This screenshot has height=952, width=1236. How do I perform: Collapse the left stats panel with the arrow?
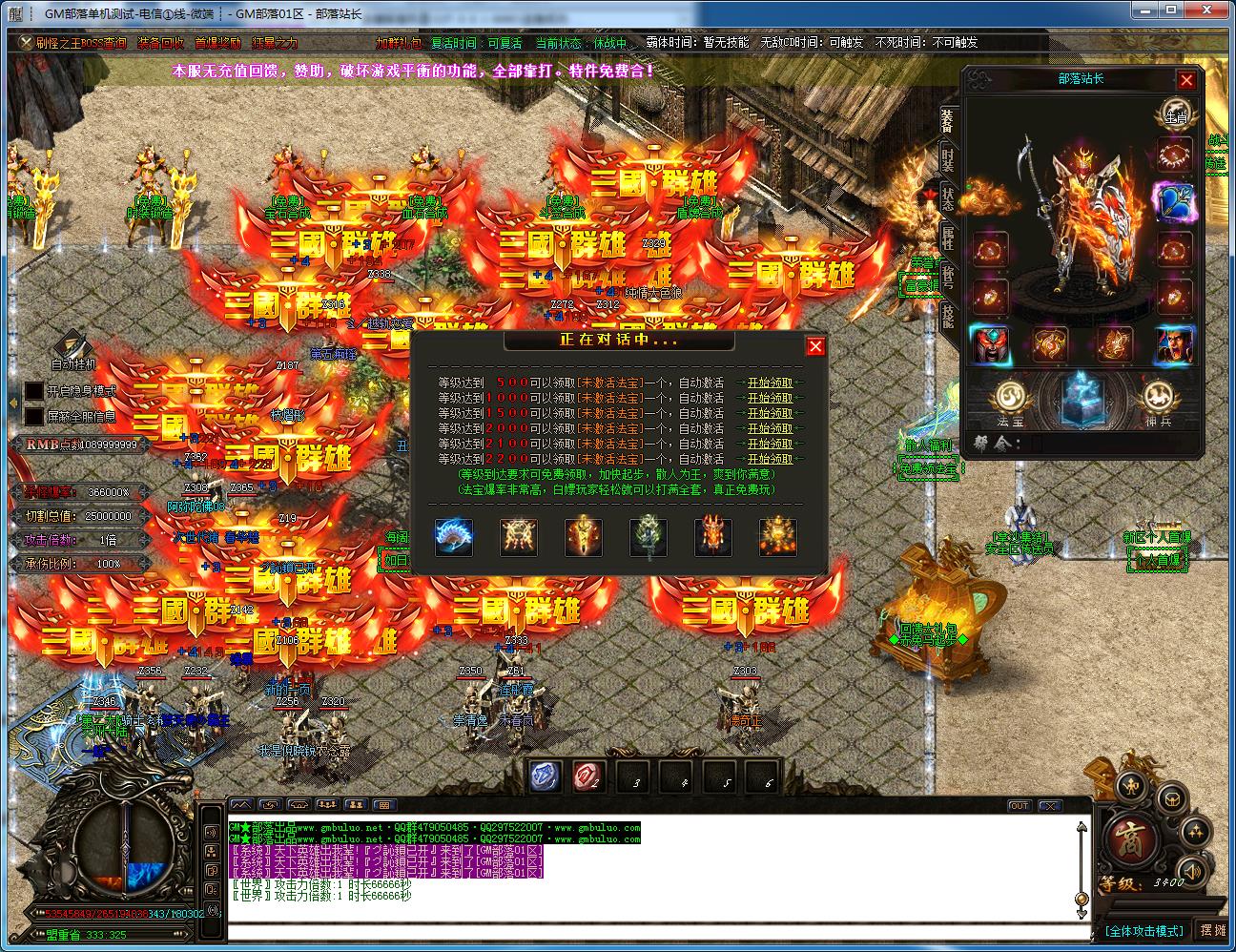click(x=13, y=403)
